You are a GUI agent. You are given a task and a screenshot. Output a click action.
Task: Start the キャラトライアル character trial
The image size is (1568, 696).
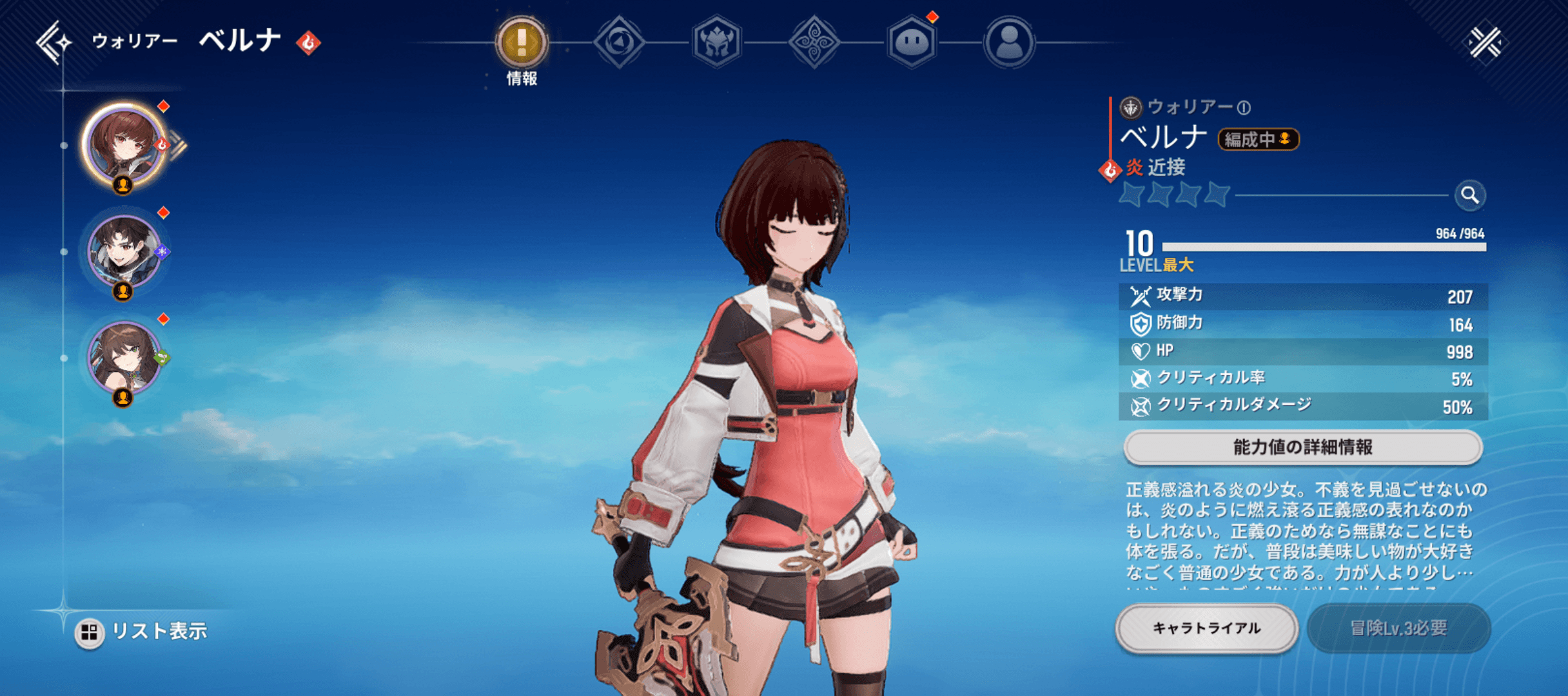(1206, 628)
